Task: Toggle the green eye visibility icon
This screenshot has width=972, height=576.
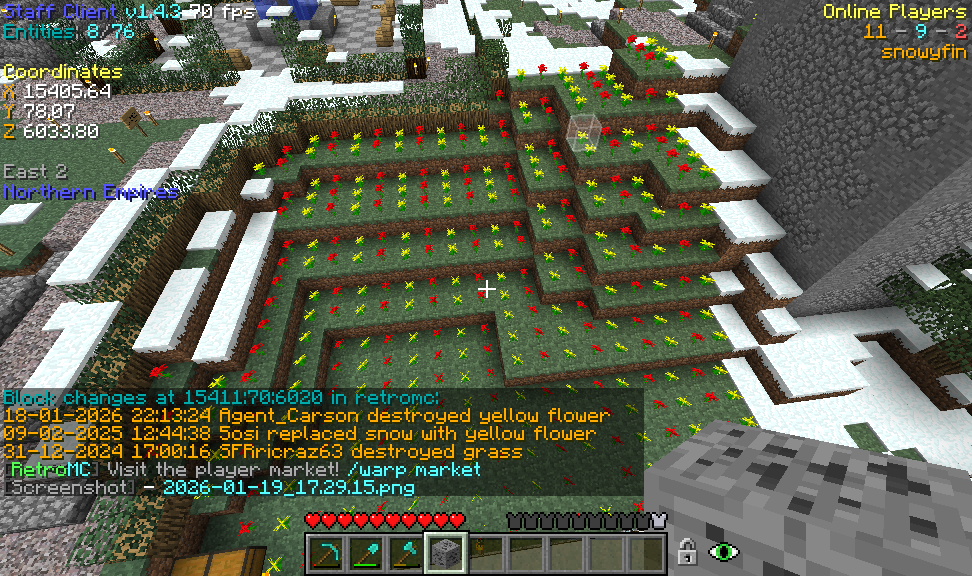Action: 722,551
